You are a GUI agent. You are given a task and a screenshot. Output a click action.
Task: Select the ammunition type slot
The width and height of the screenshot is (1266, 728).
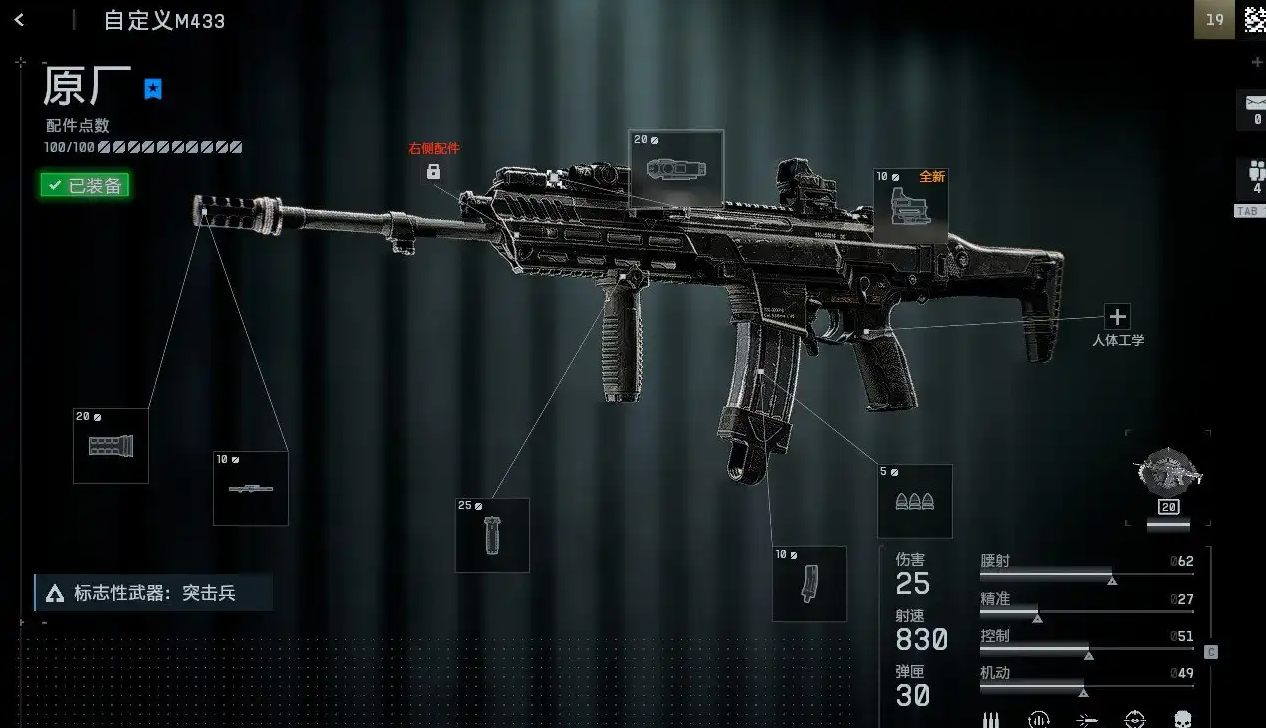pos(914,501)
